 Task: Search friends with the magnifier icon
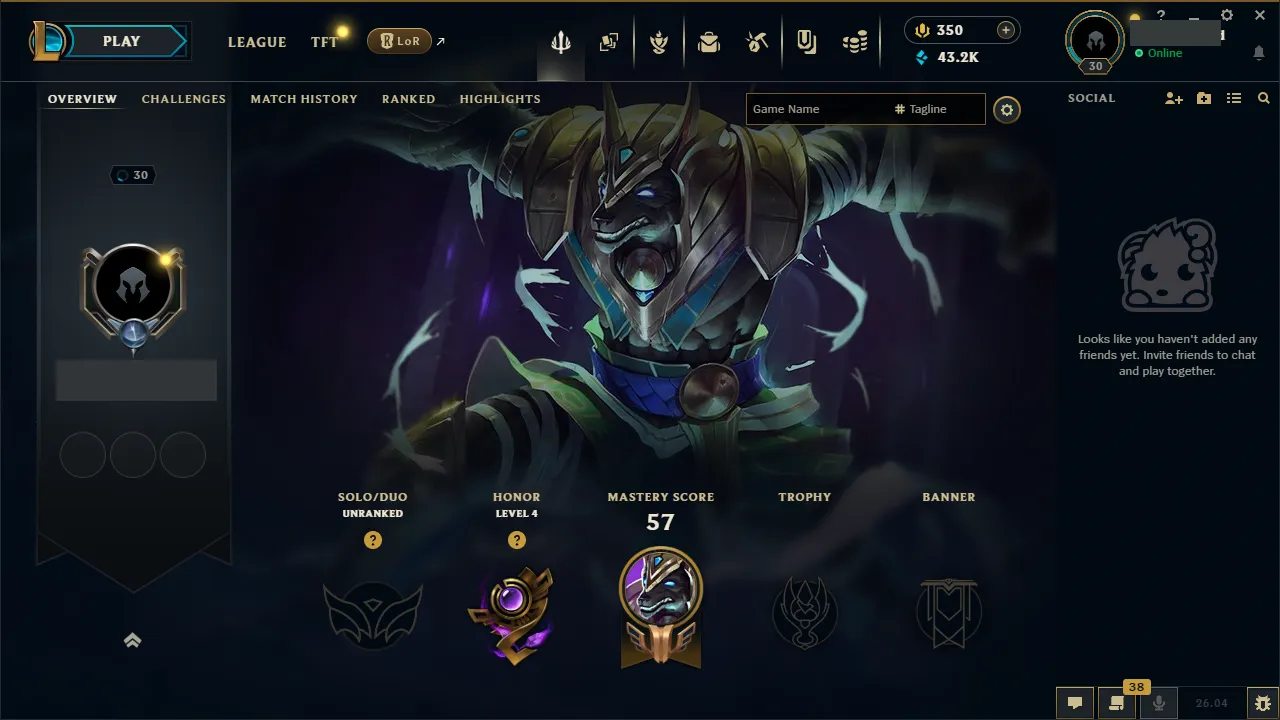(x=1263, y=98)
